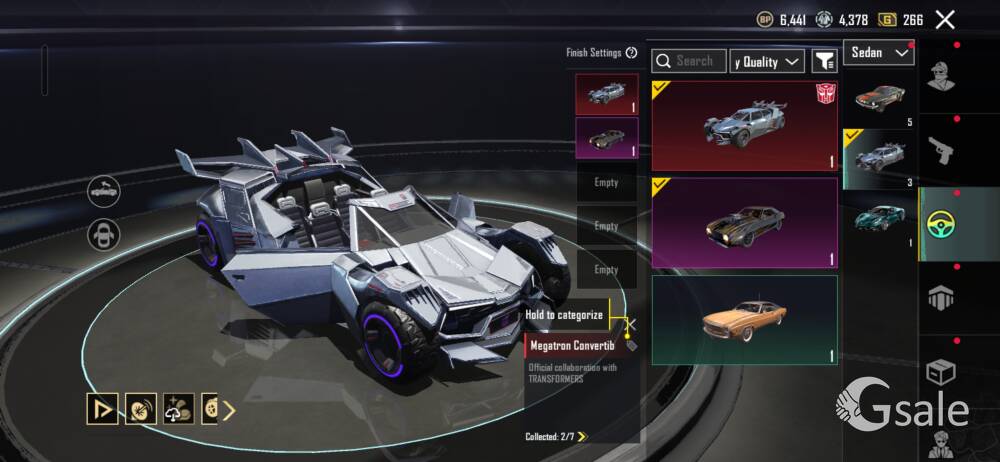Expand more vehicle effect icons with arrow
1000x462 pixels.
click(x=229, y=409)
